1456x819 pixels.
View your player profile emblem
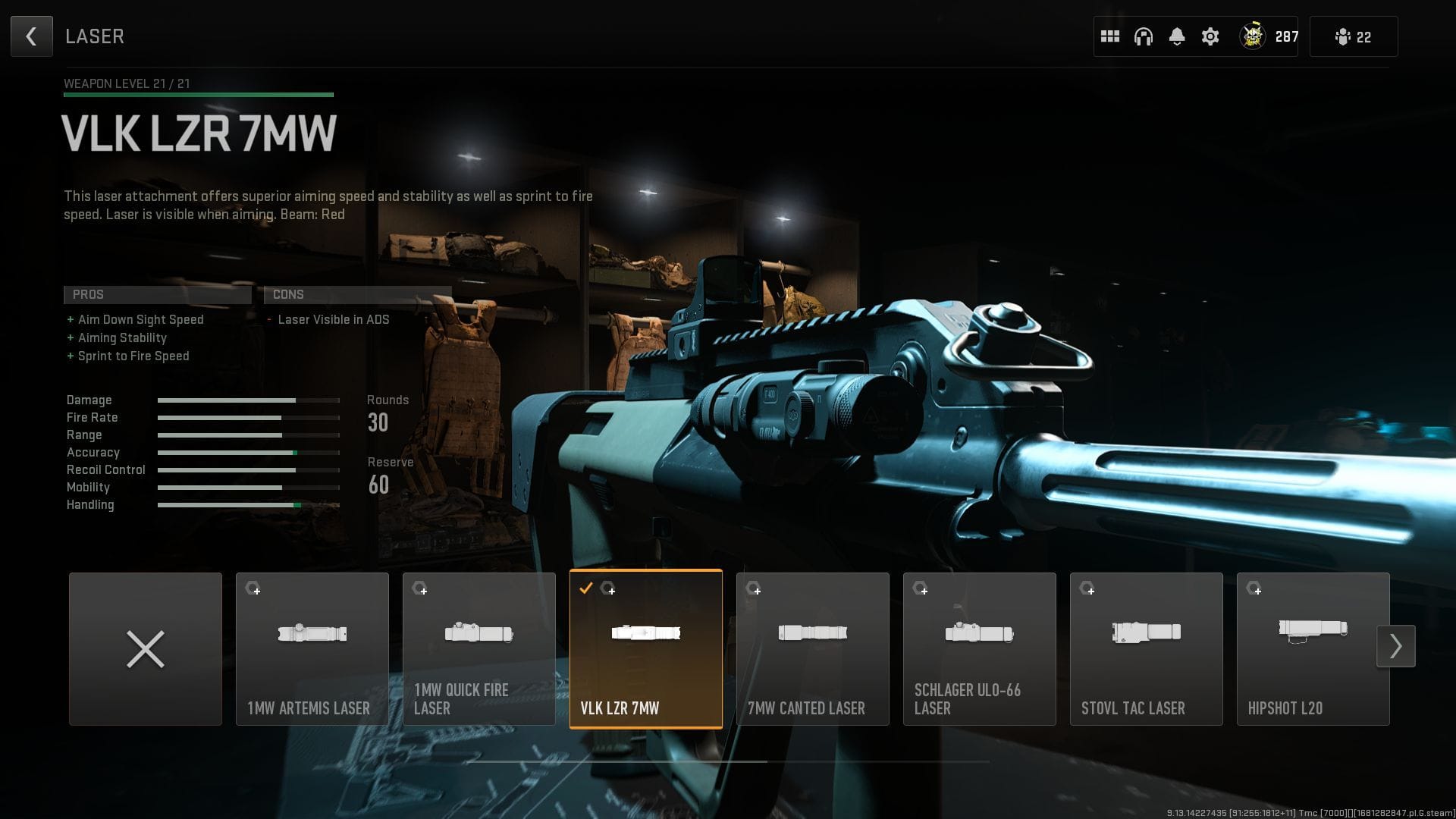pyautogui.click(x=1254, y=34)
